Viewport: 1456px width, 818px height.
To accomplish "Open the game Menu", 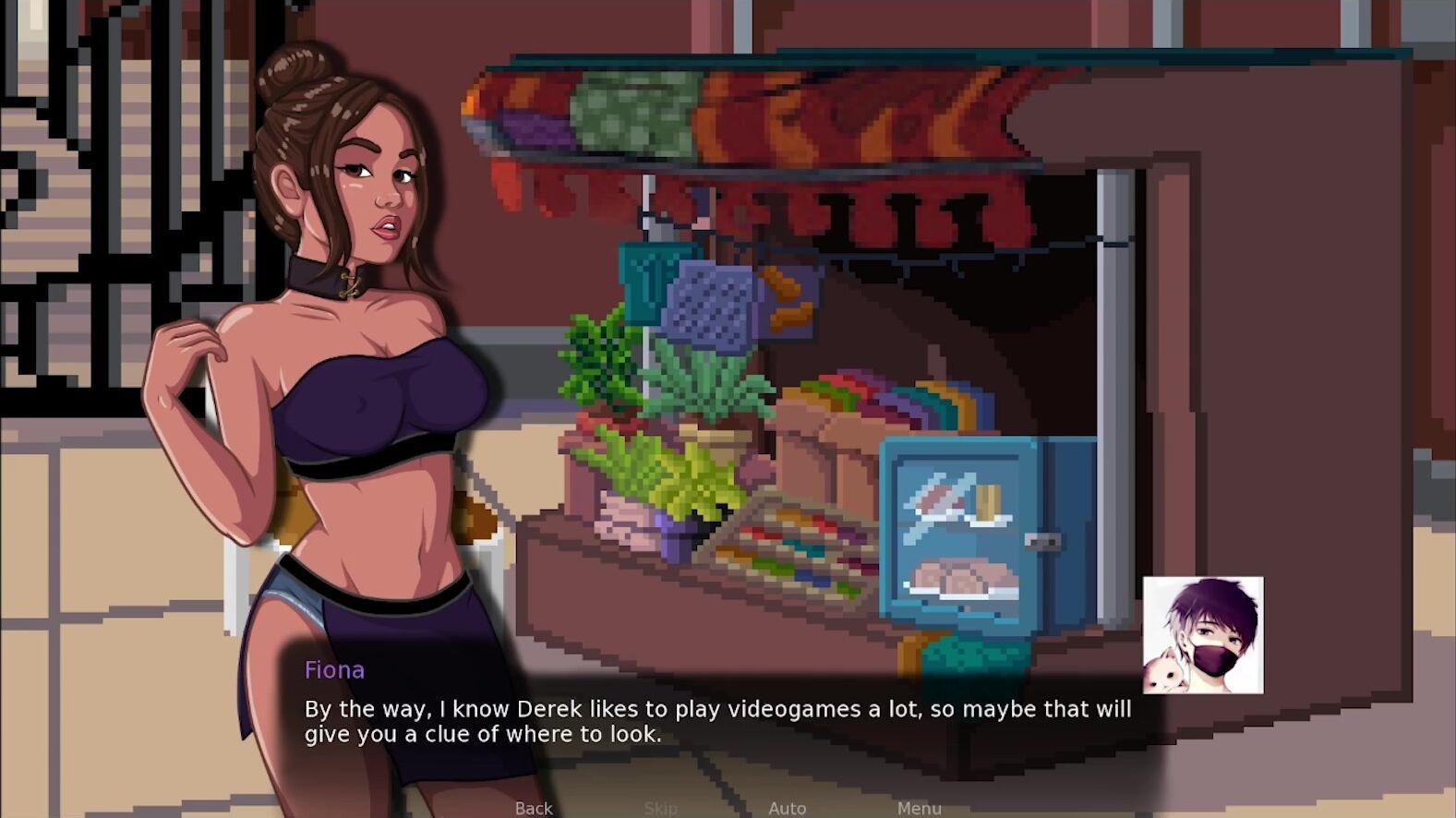I will tap(919, 808).
